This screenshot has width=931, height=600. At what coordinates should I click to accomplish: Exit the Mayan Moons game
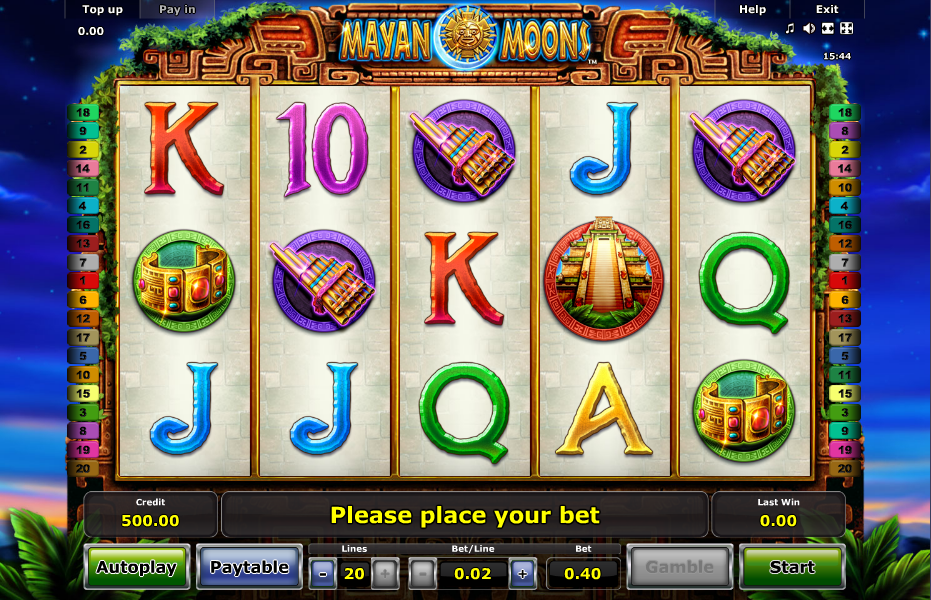coord(827,9)
